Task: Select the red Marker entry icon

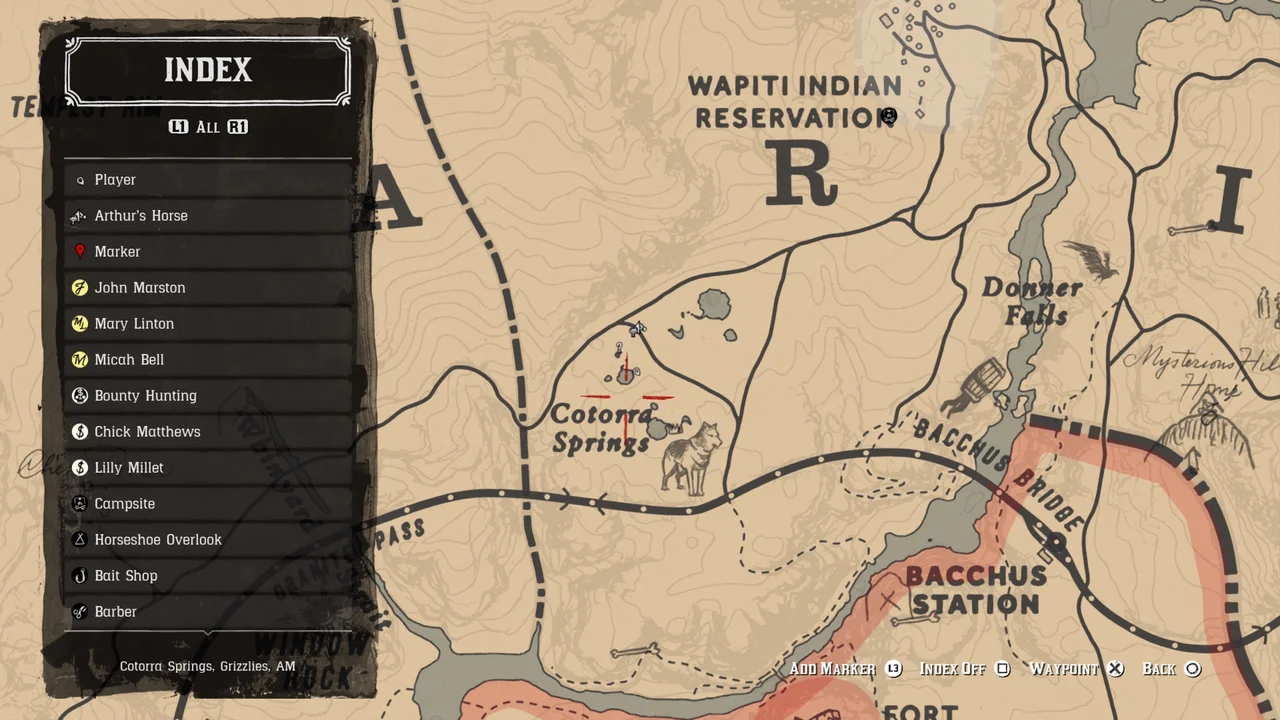Action: click(x=80, y=251)
